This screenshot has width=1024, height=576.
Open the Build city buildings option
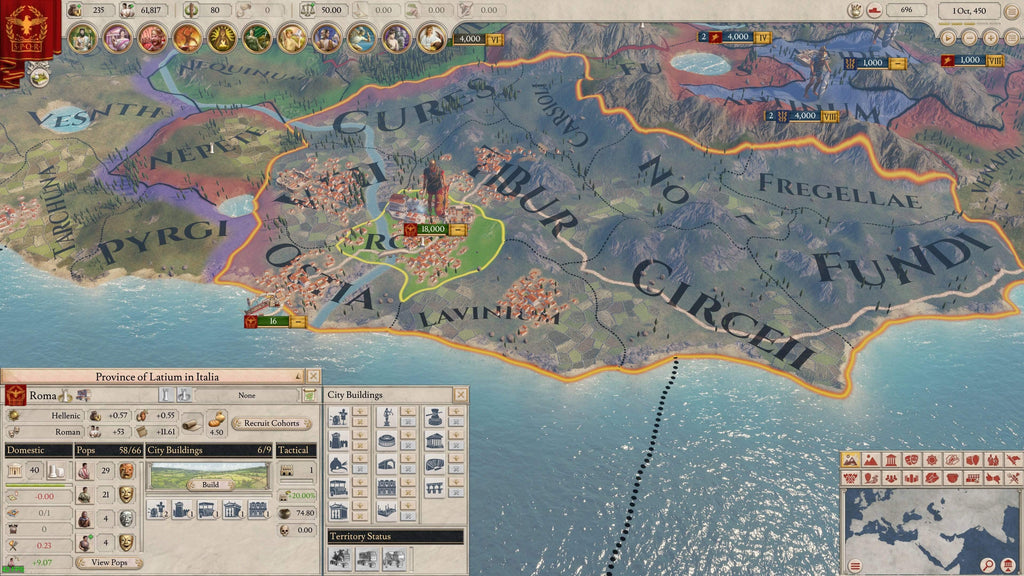[x=209, y=484]
